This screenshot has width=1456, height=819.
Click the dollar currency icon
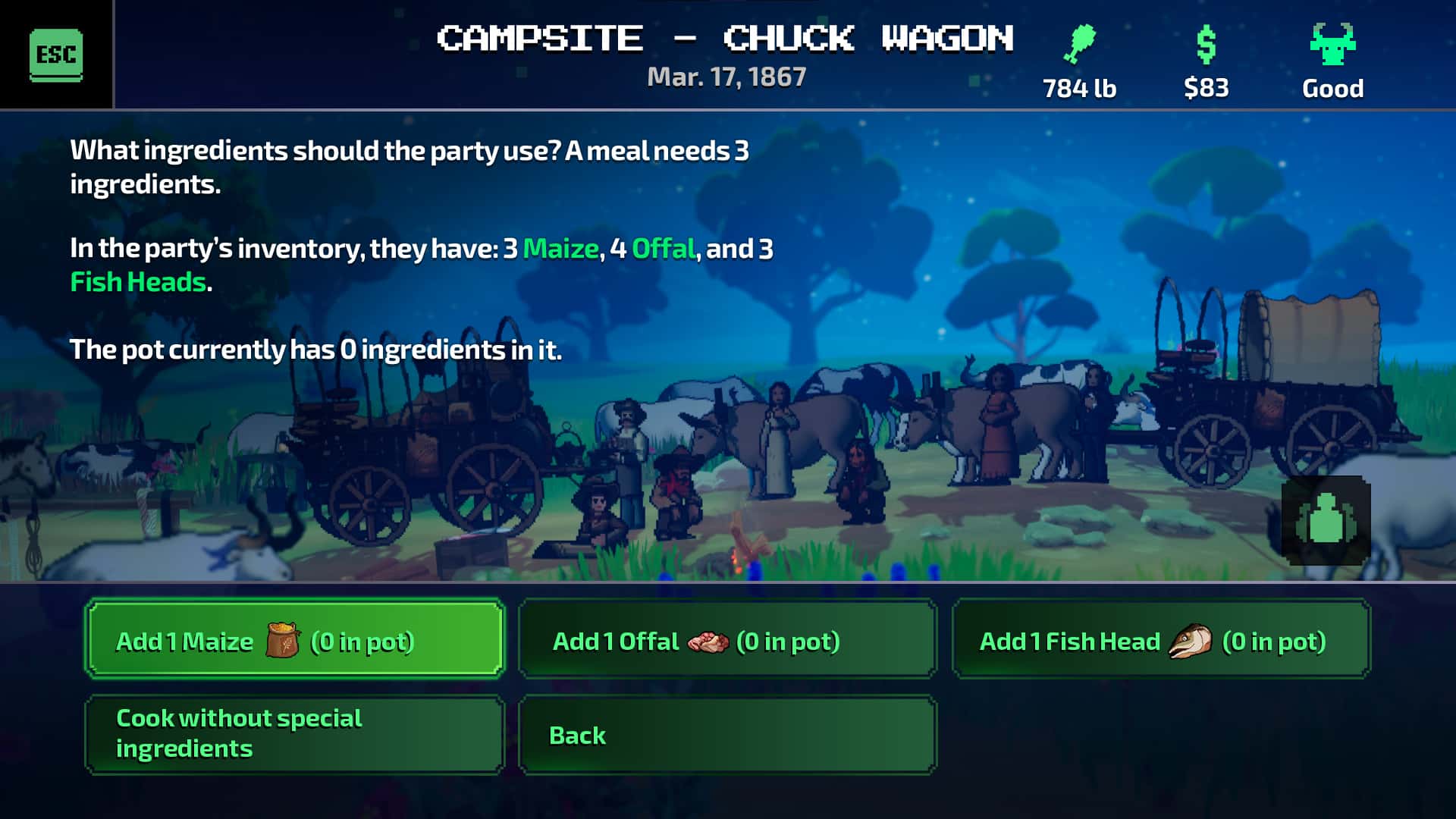[x=1206, y=45]
